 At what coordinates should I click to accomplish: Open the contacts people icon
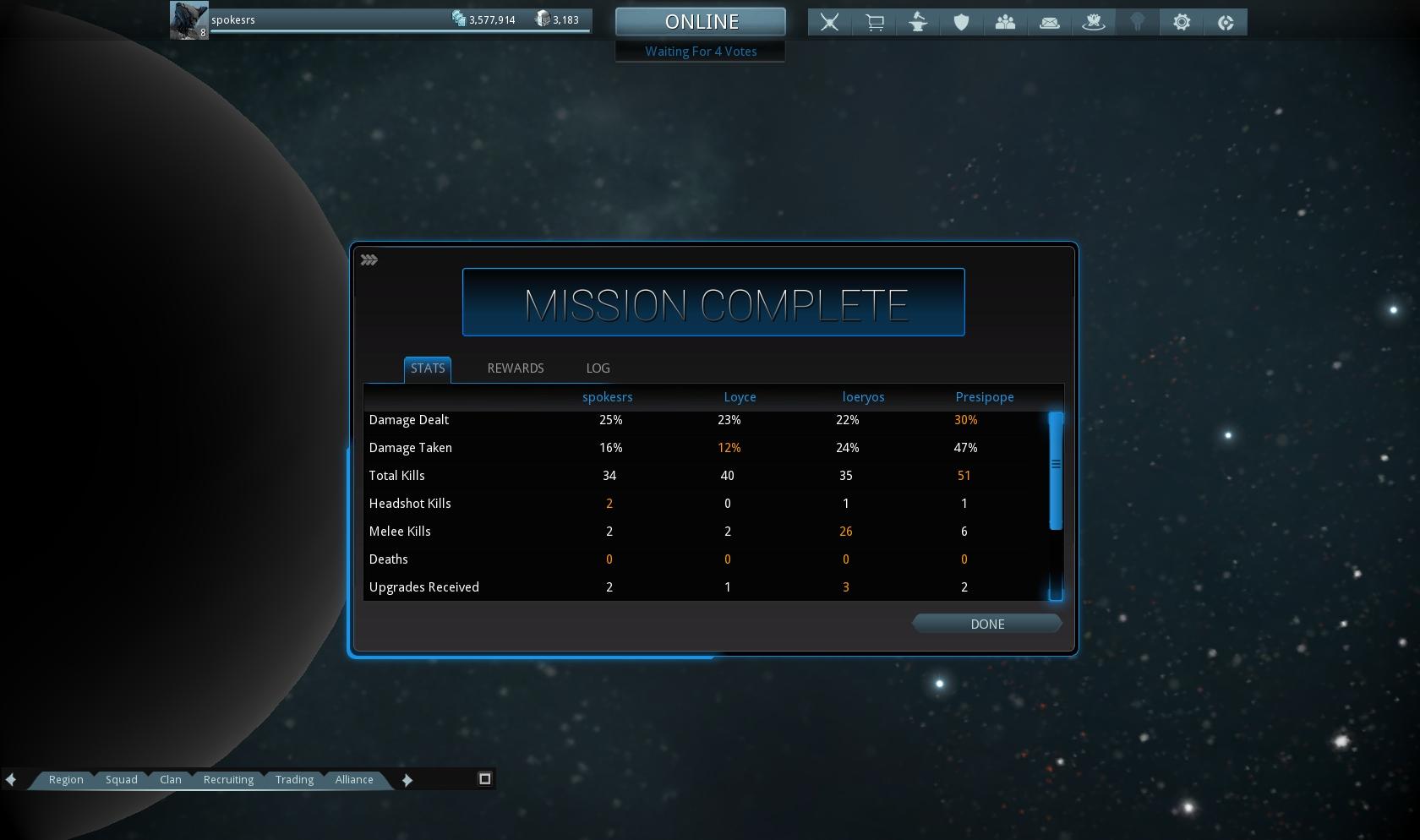pos(1005,23)
